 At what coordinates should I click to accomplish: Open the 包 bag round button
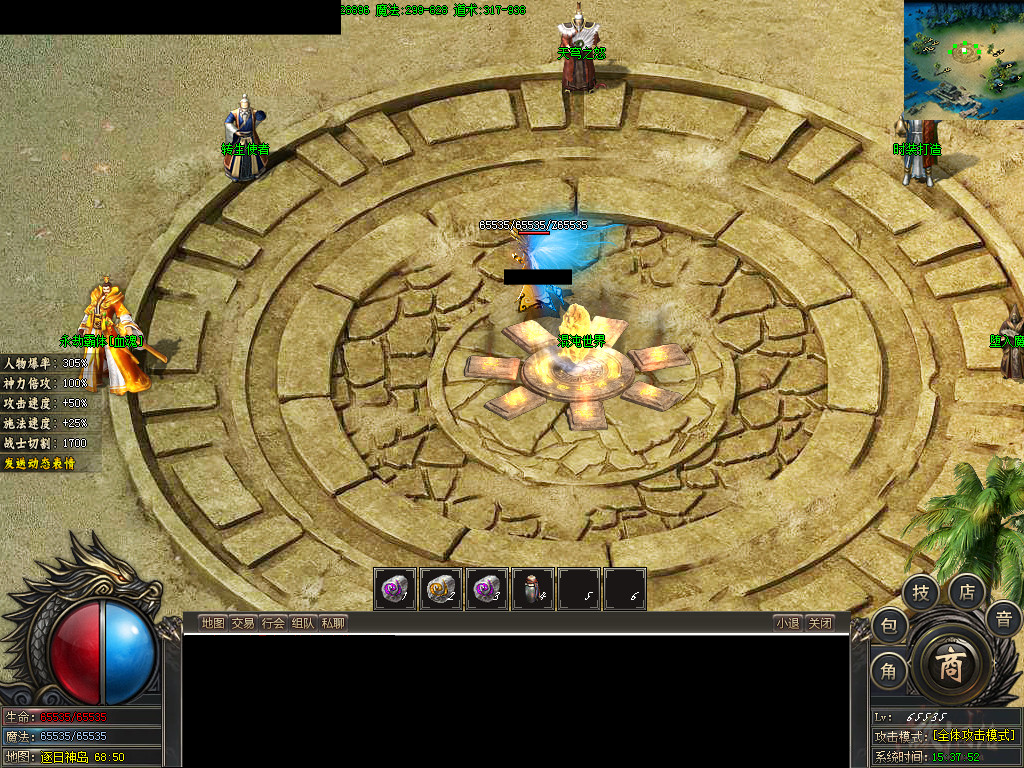(x=889, y=627)
